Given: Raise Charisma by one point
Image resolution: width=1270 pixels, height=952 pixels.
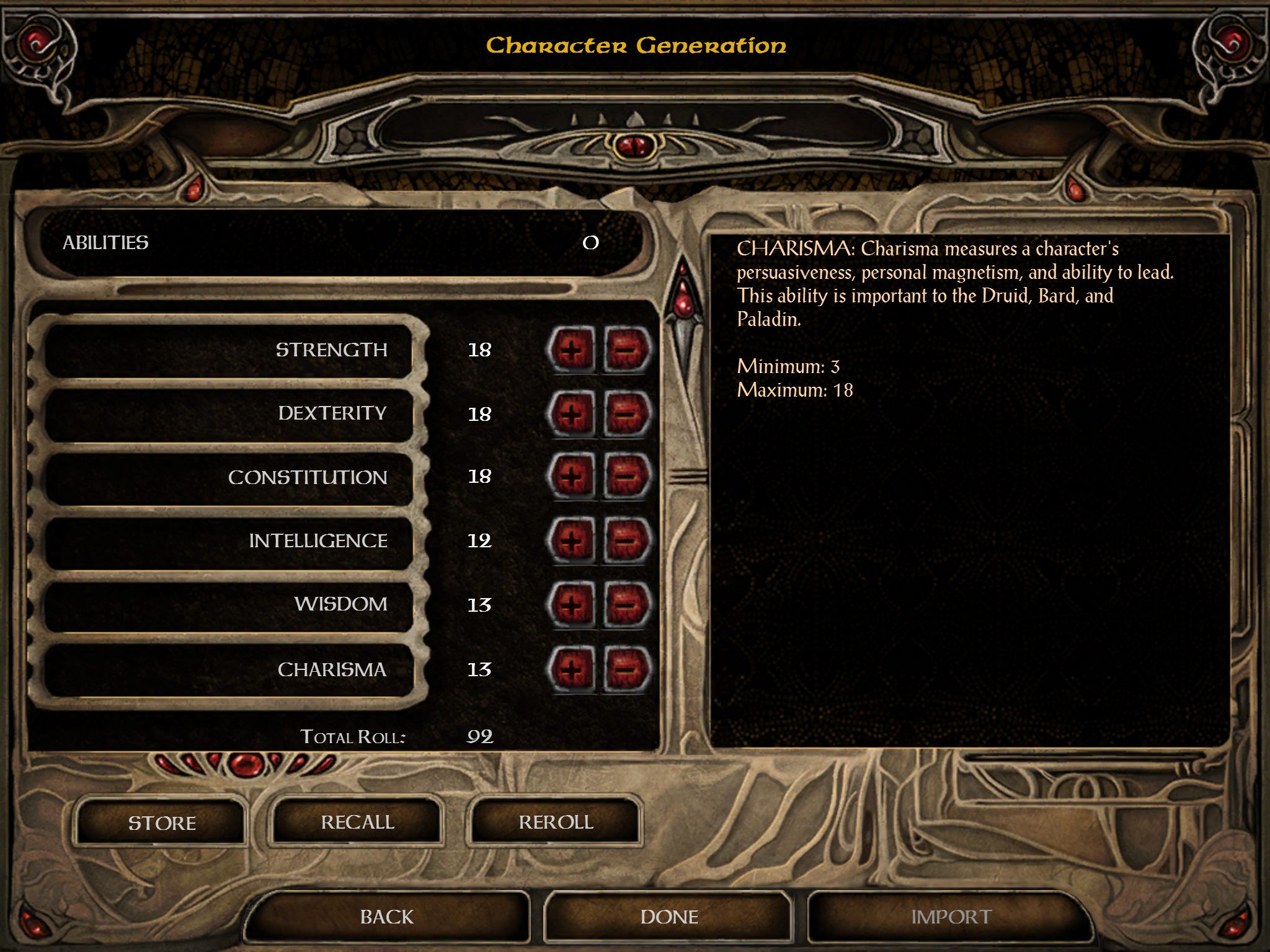Looking at the screenshot, I should pyautogui.click(x=571, y=669).
